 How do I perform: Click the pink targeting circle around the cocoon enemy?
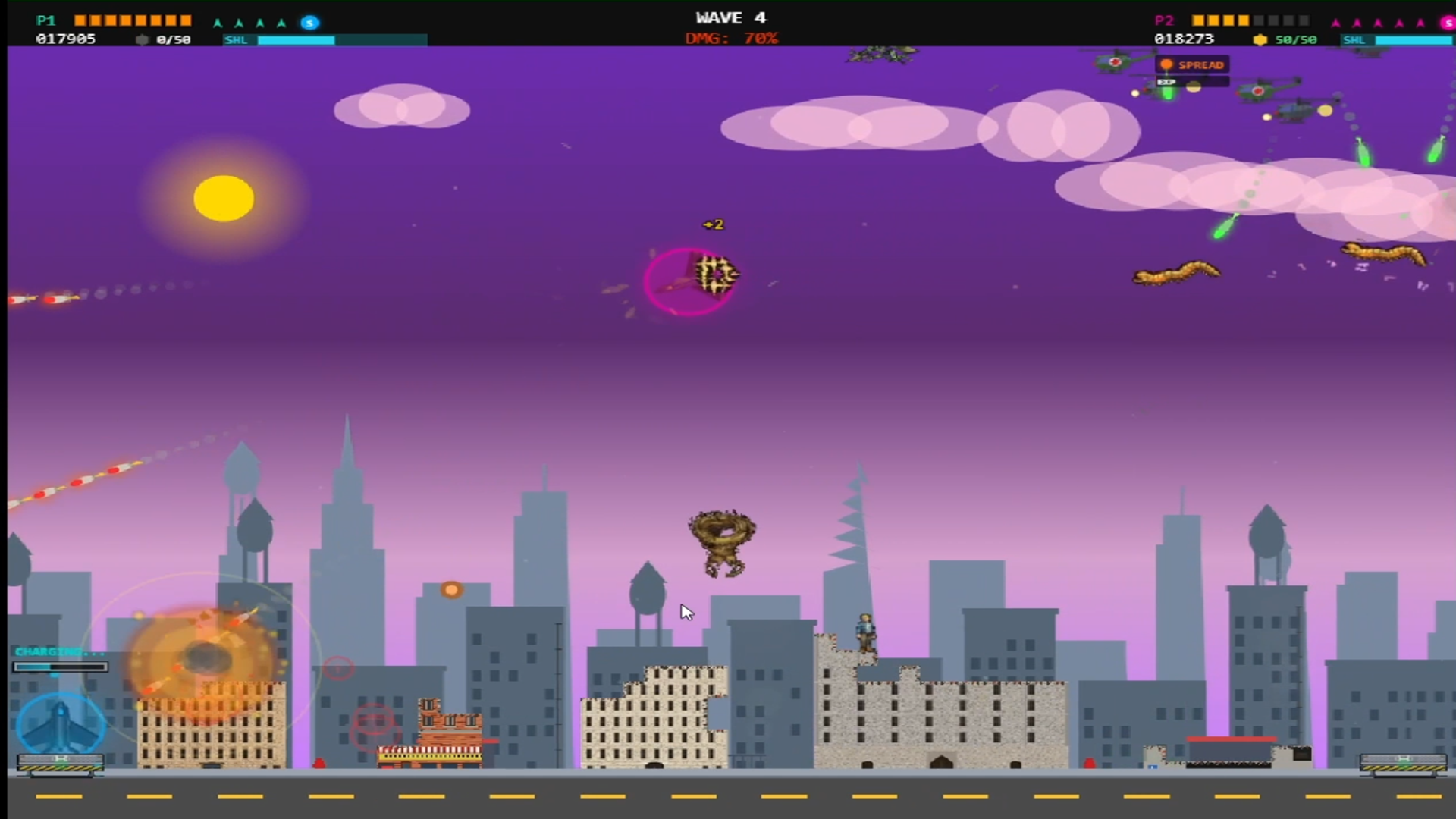pos(689,281)
